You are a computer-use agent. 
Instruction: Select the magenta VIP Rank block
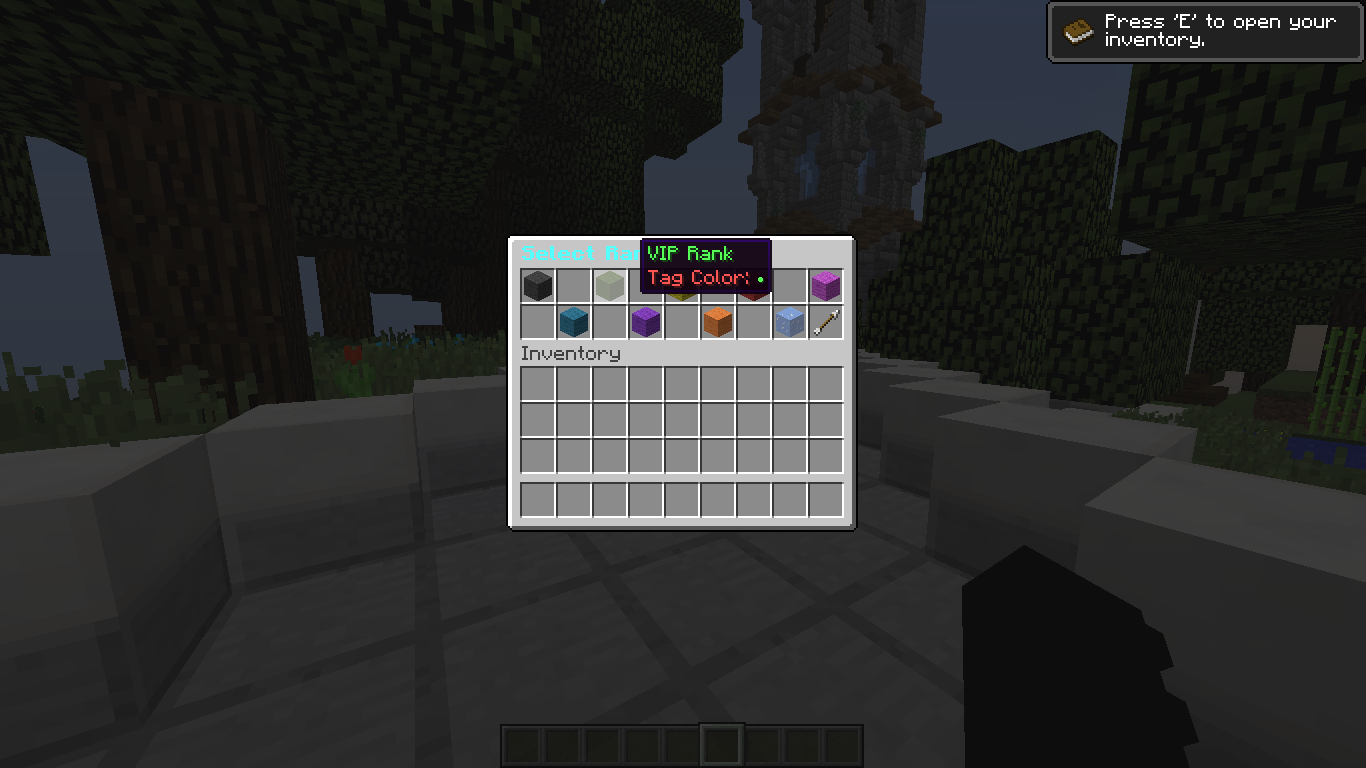point(825,285)
